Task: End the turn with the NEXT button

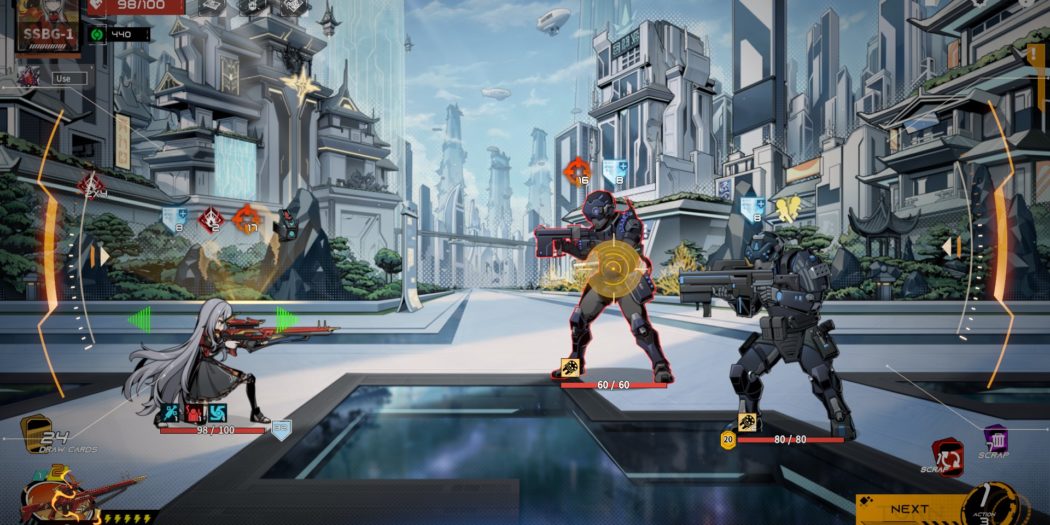Action: (909, 509)
